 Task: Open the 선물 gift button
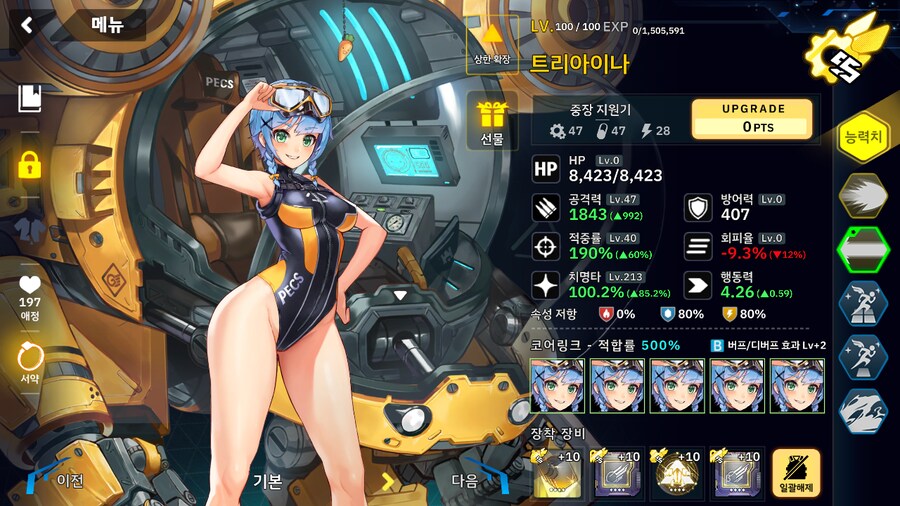[x=491, y=122]
